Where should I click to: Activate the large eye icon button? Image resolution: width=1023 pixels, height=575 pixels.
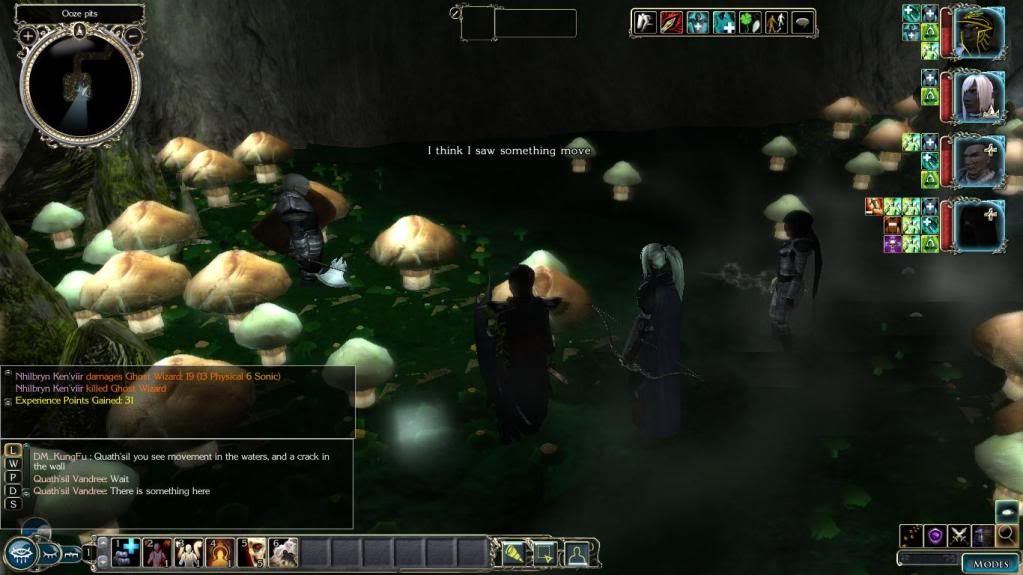(19, 553)
